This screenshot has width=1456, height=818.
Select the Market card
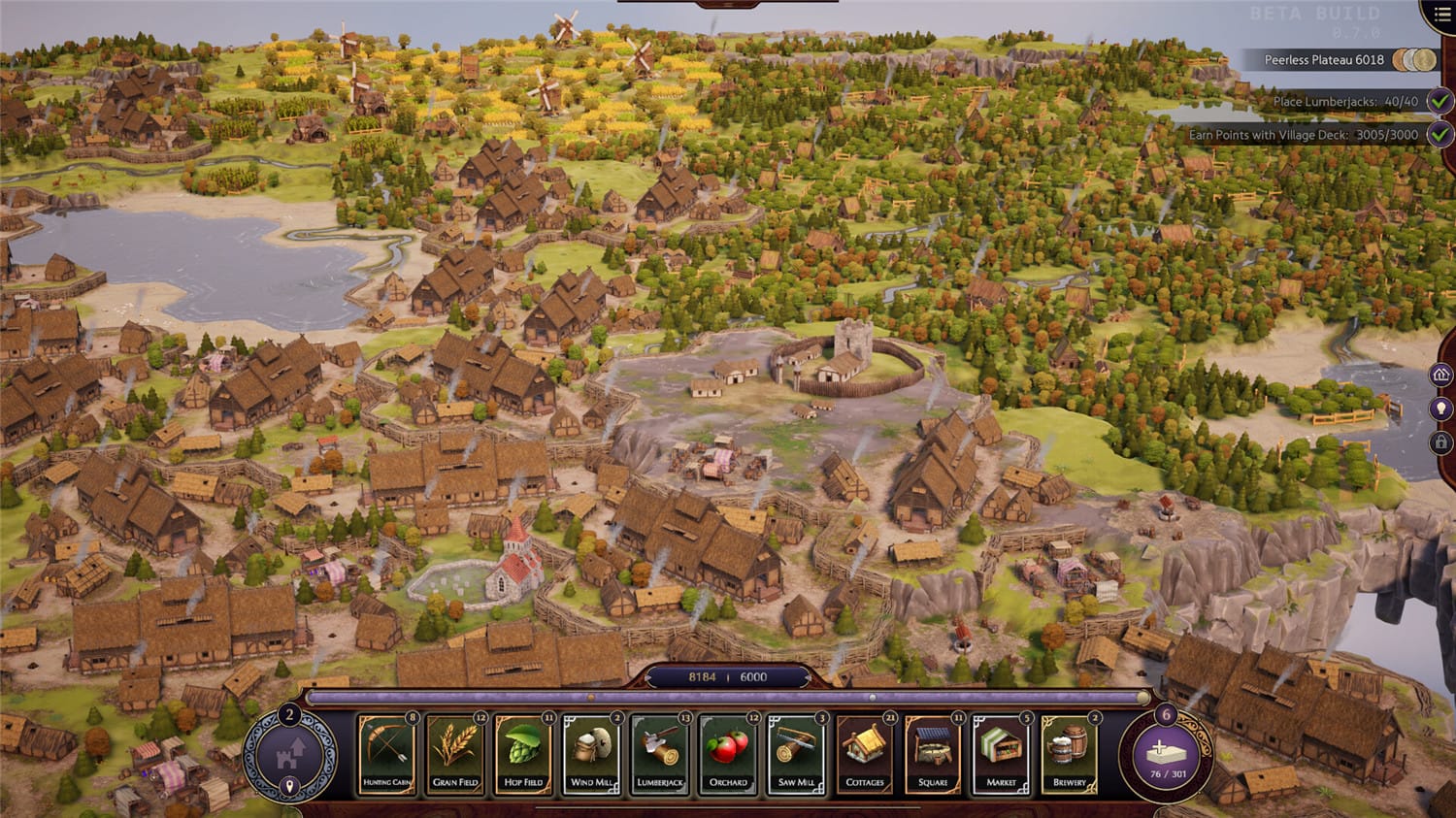(1000, 755)
